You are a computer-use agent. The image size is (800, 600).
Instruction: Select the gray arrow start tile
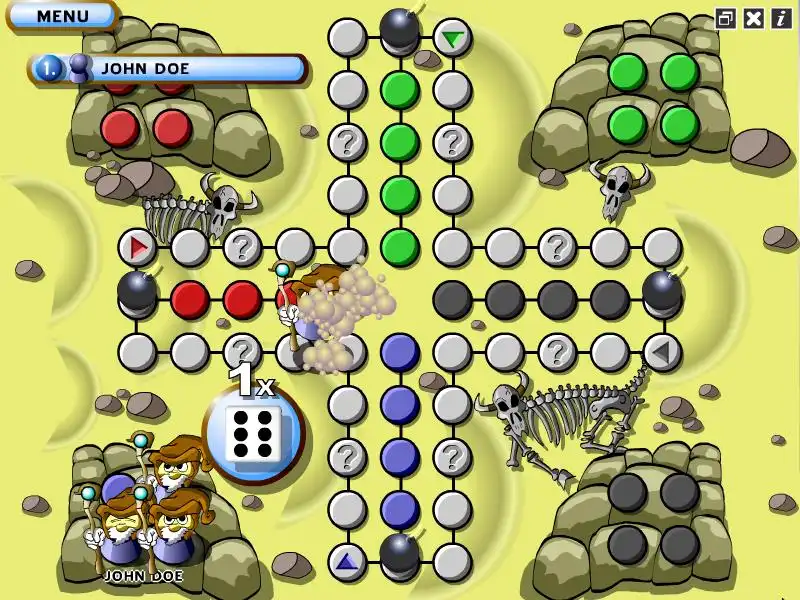click(661, 352)
